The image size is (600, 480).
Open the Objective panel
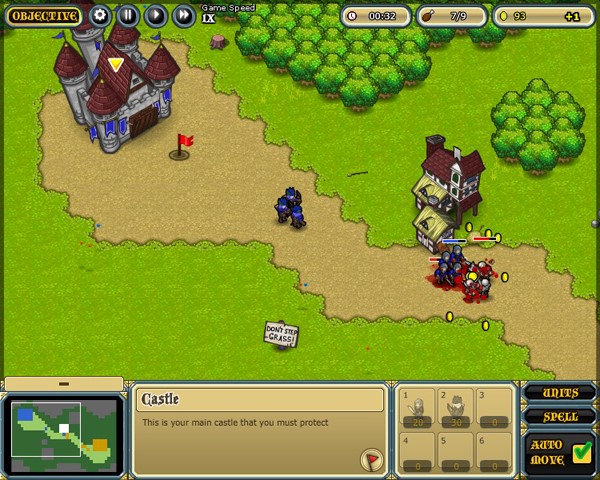tap(43, 16)
